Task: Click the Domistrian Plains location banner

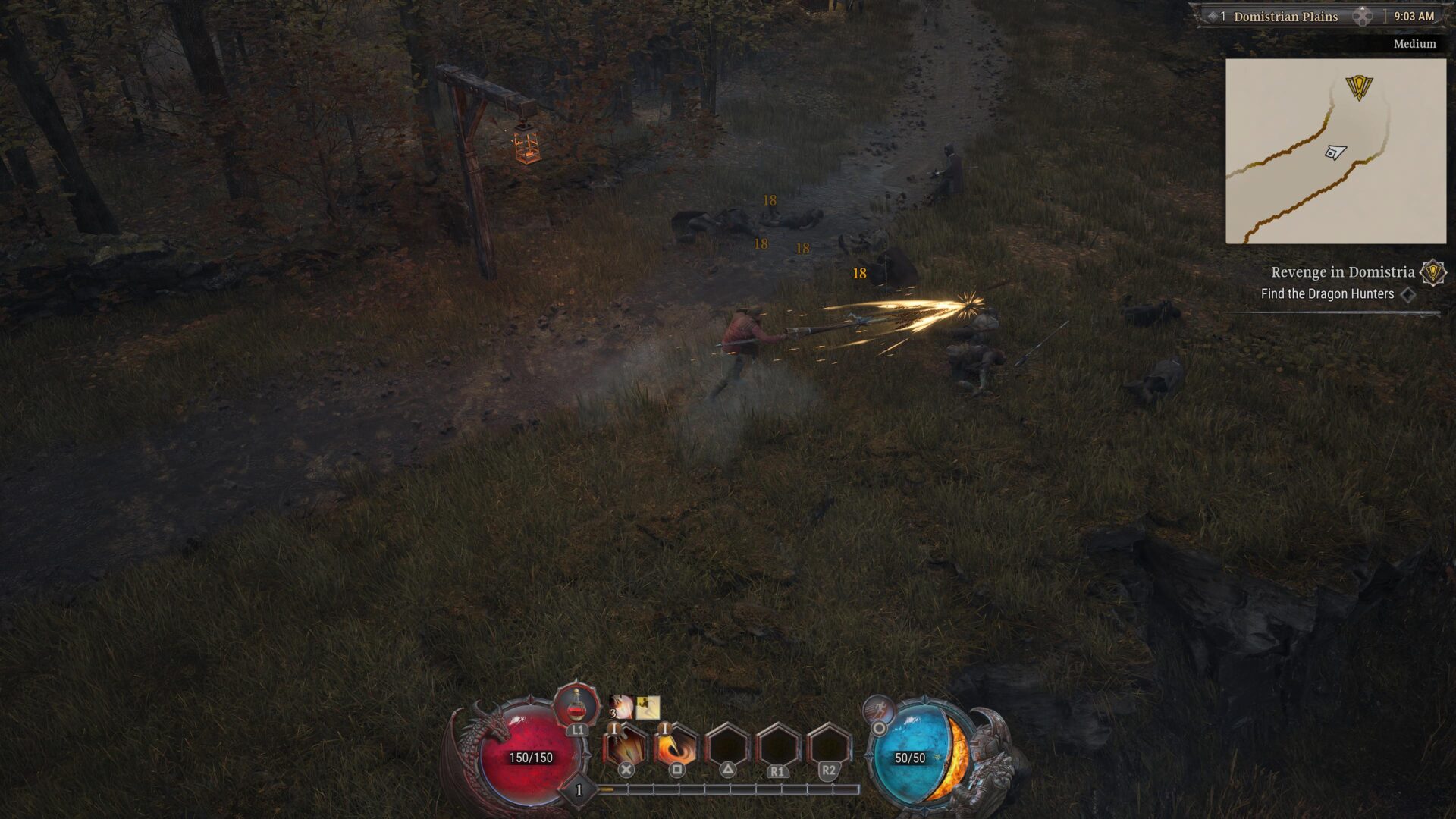Action: (1285, 17)
